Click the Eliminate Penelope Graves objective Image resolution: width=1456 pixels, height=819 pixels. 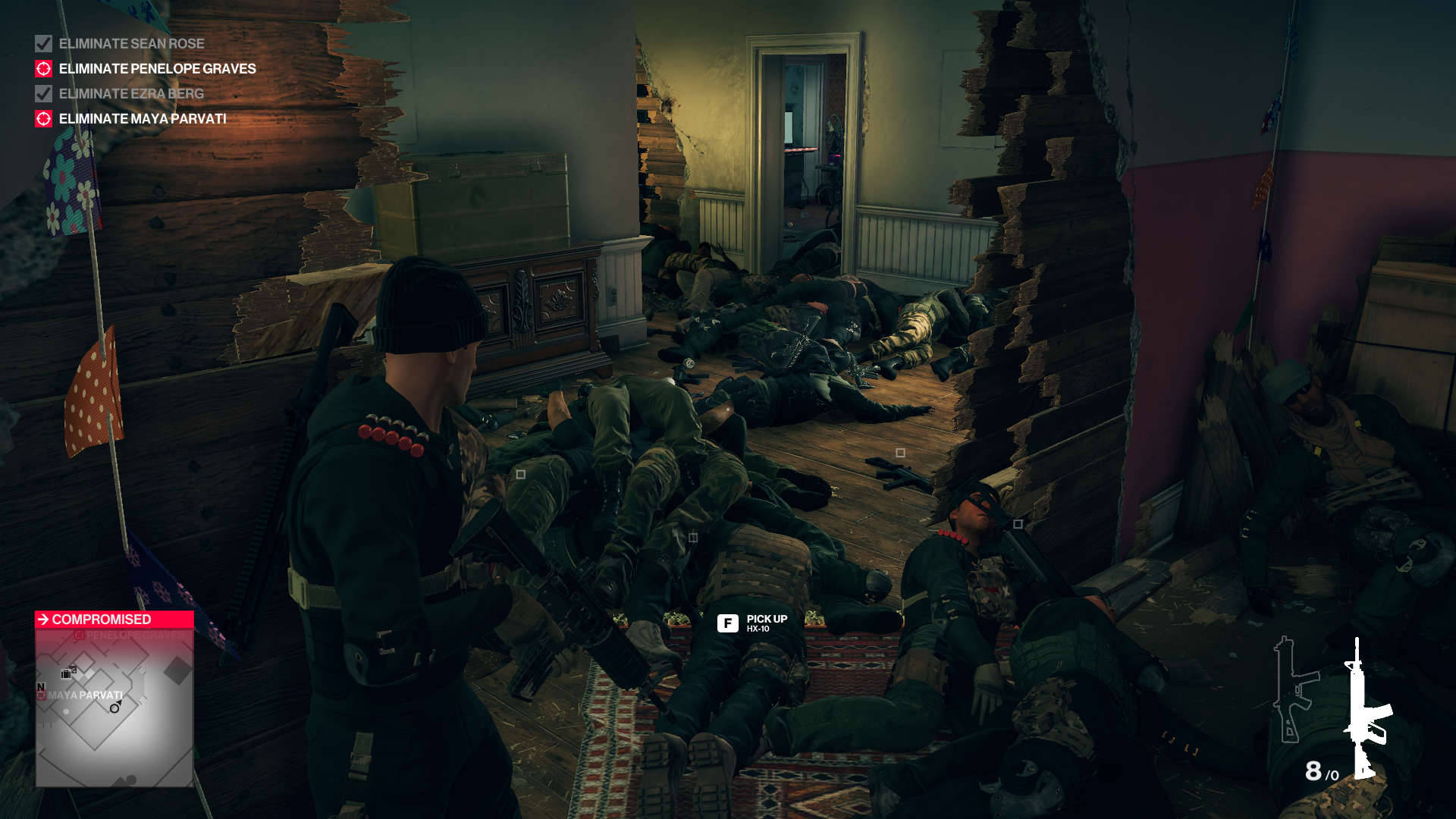157,69
